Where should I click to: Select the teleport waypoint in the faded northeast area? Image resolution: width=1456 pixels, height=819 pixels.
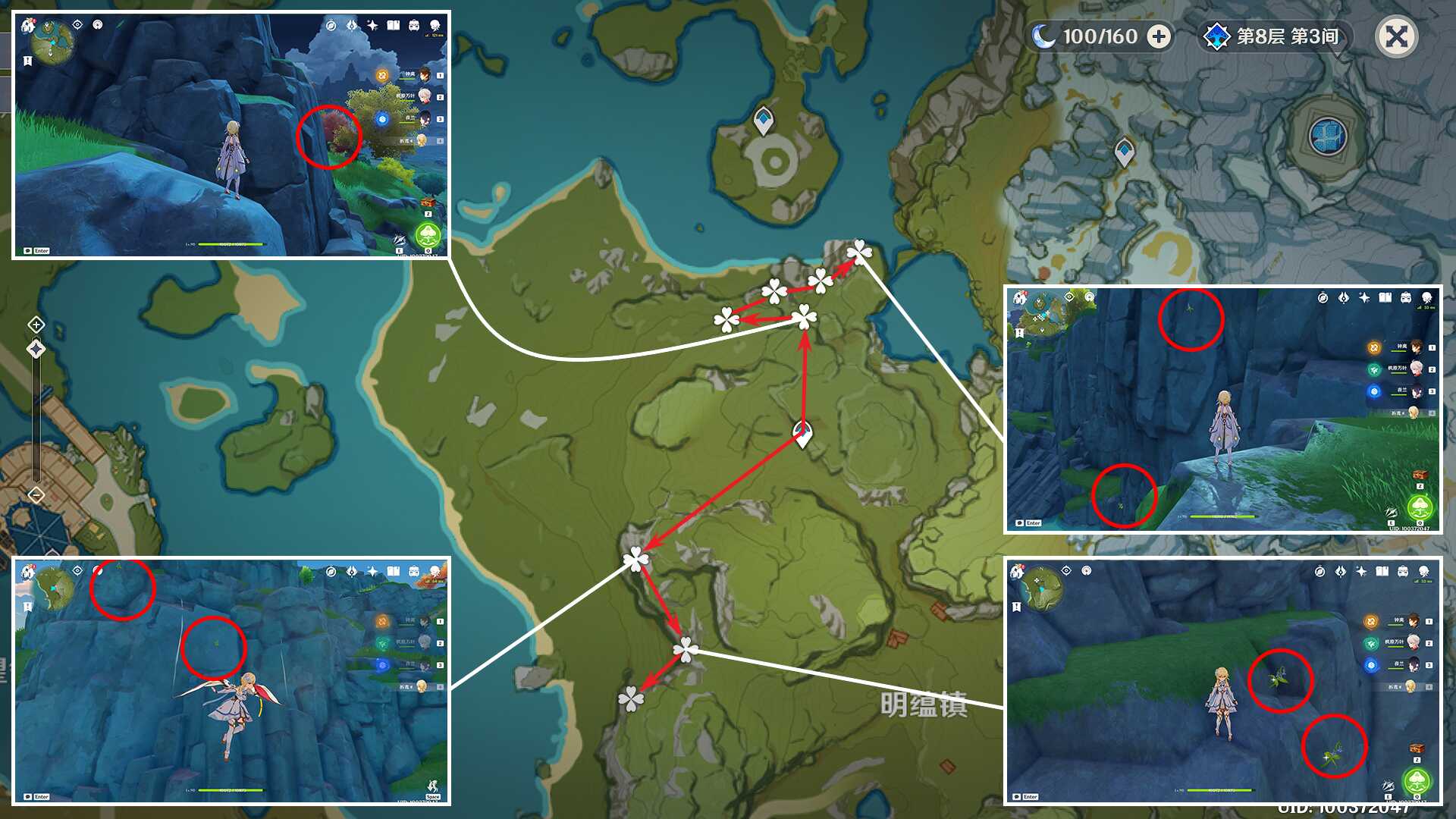click(1124, 152)
